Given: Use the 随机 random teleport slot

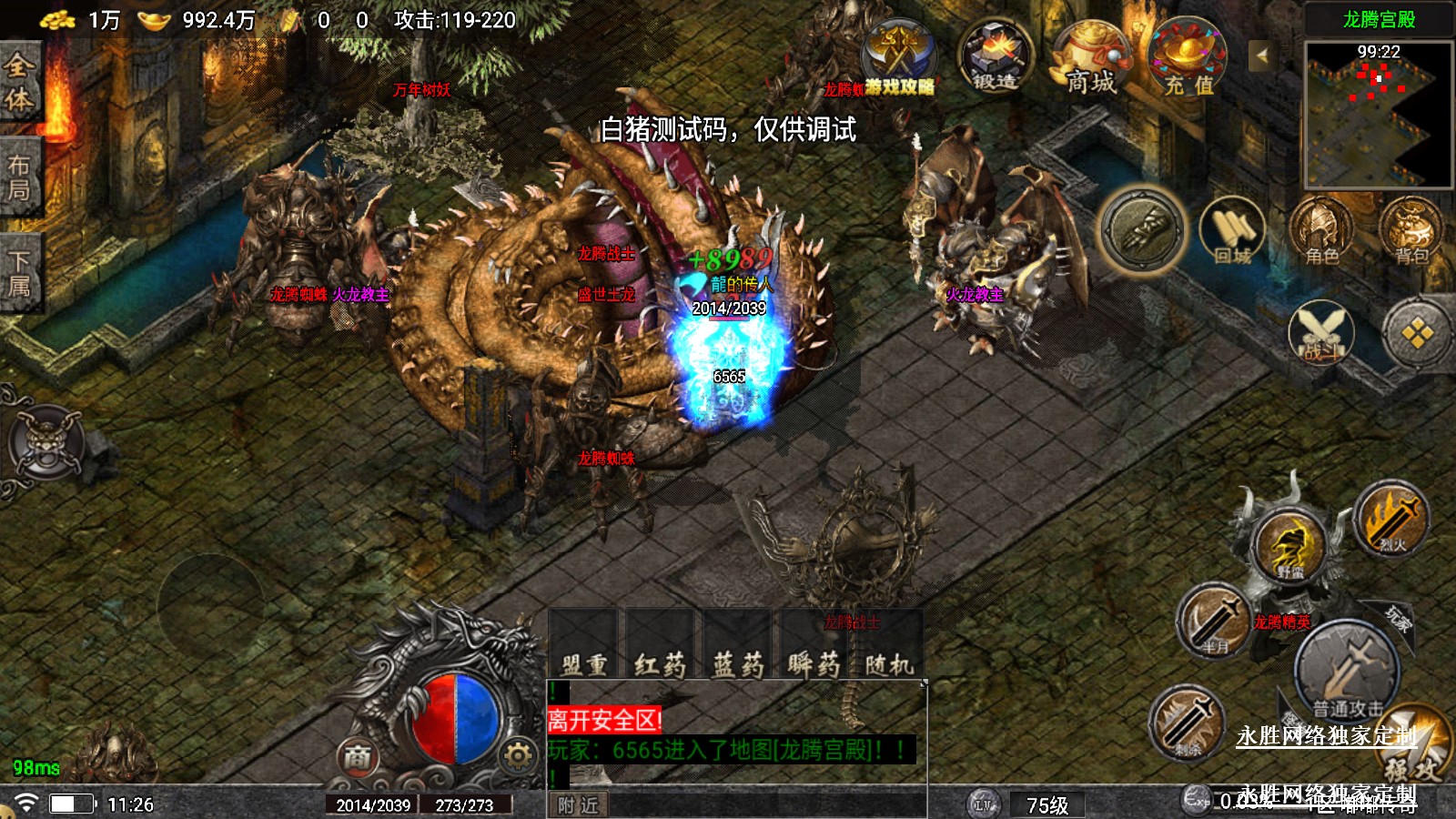Looking at the screenshot, I should [x=889, y=646].
